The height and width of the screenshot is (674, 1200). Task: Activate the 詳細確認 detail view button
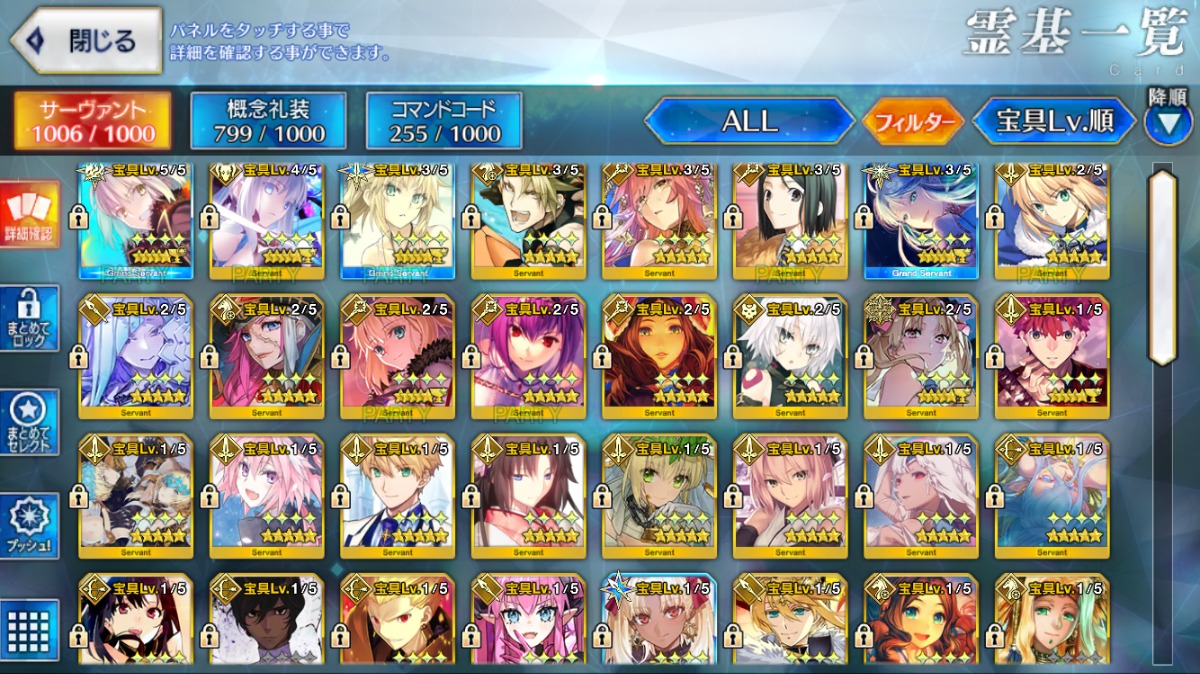[x=29, y=215]
